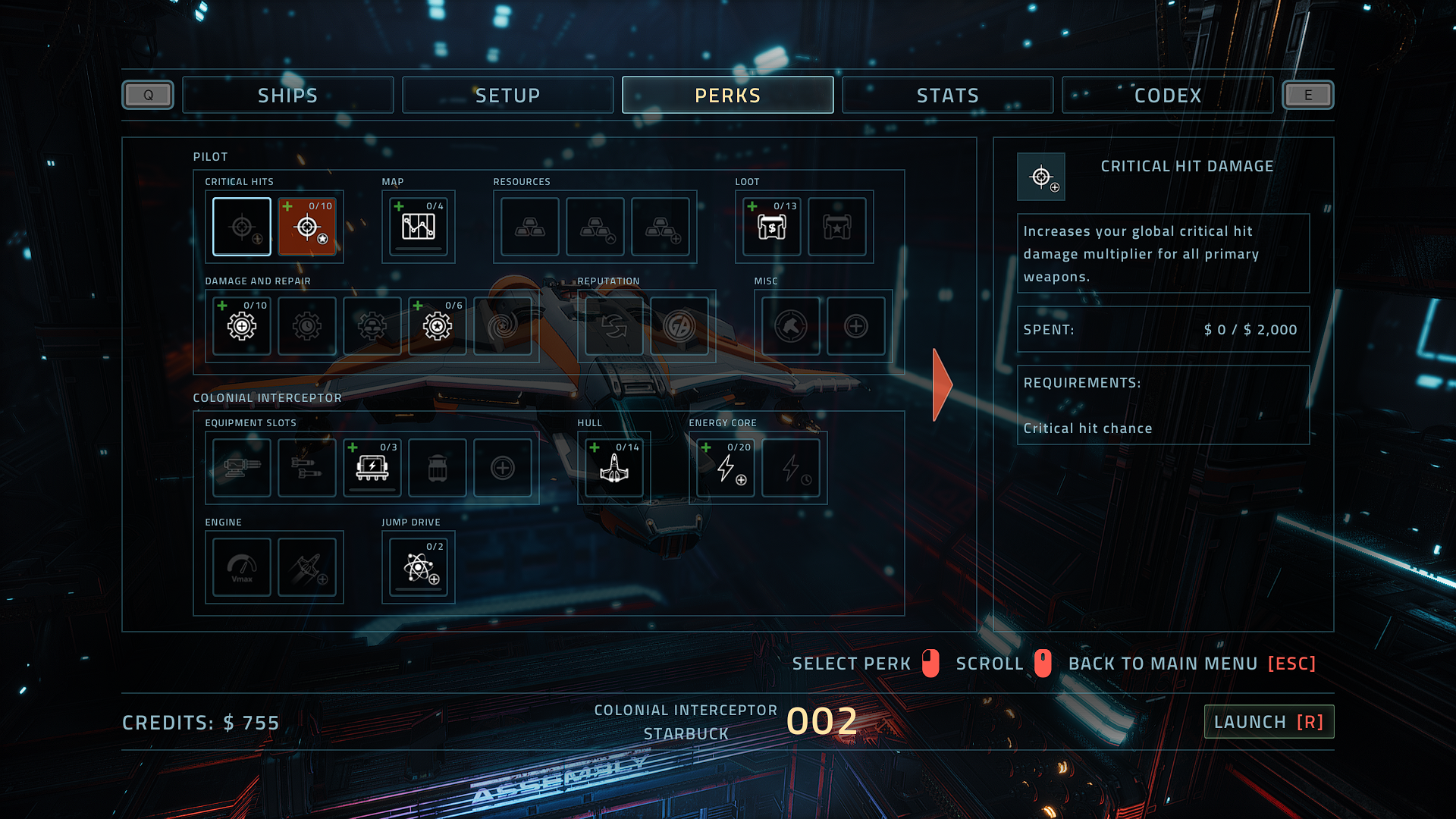Choose the highlighted critical hit damage perk

click(x=242, y=227)
